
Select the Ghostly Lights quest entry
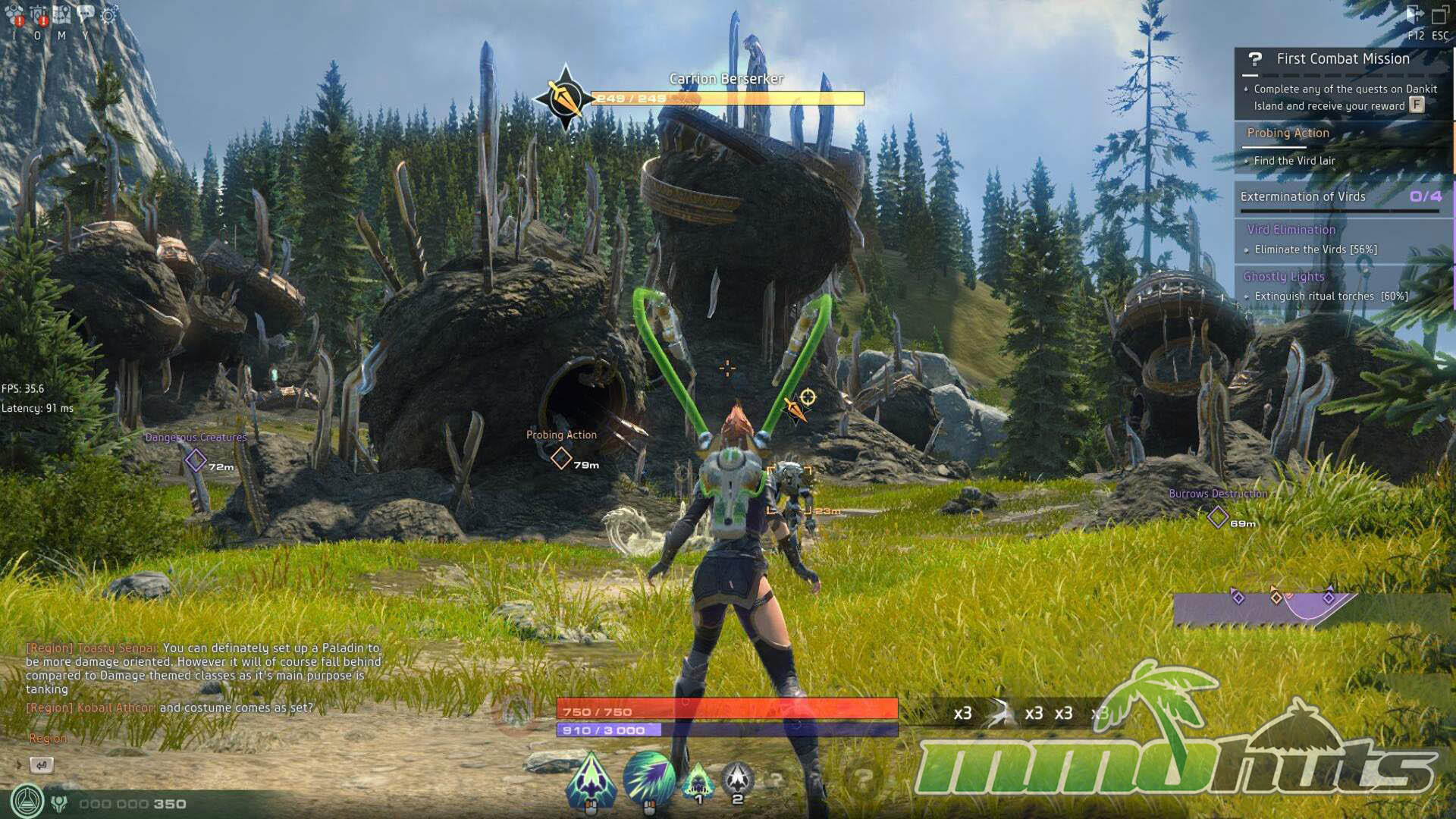click(x=1284, y=276)
